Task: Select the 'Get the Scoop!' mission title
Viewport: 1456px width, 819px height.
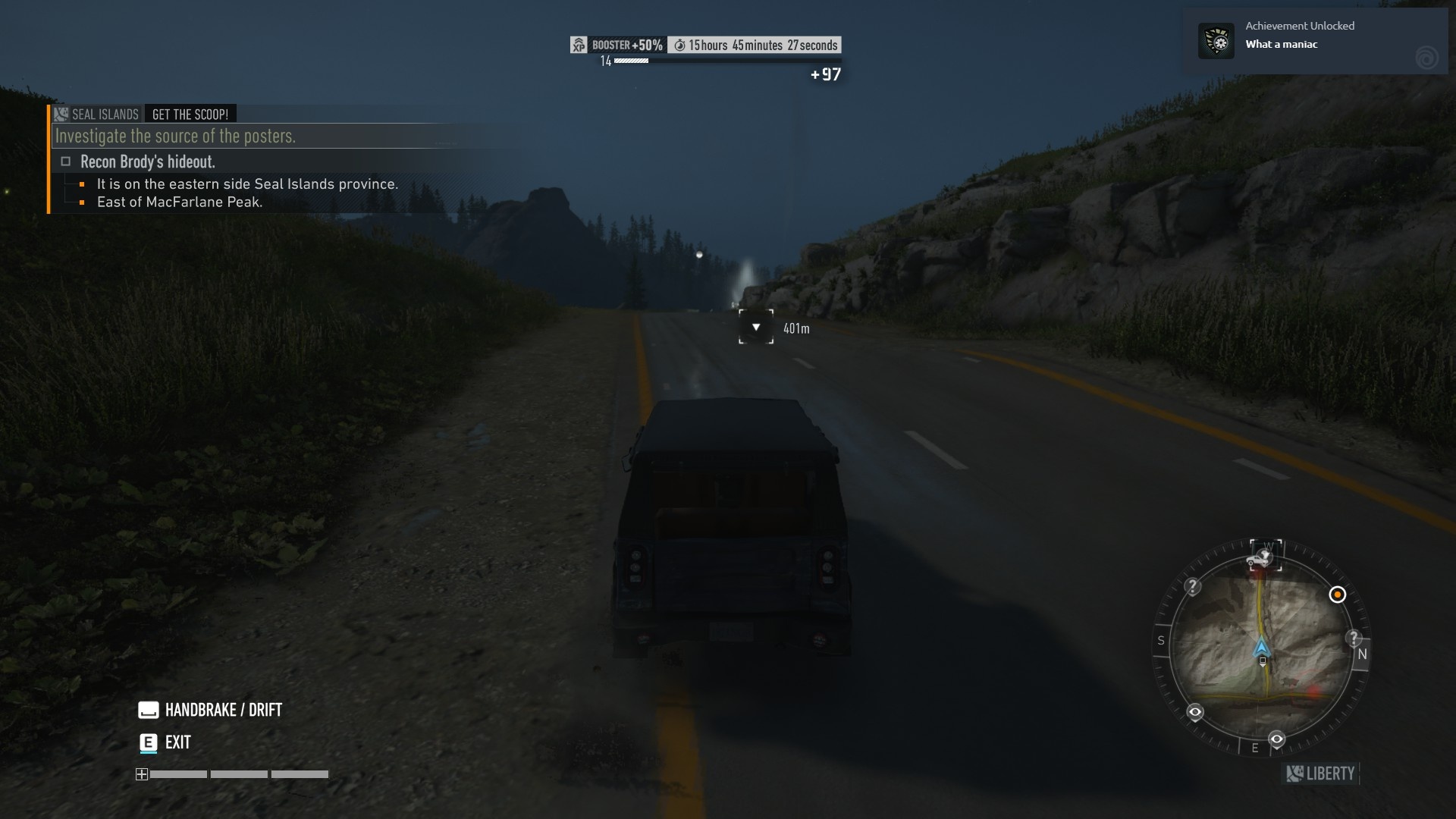Action: (x=190, y=115)
